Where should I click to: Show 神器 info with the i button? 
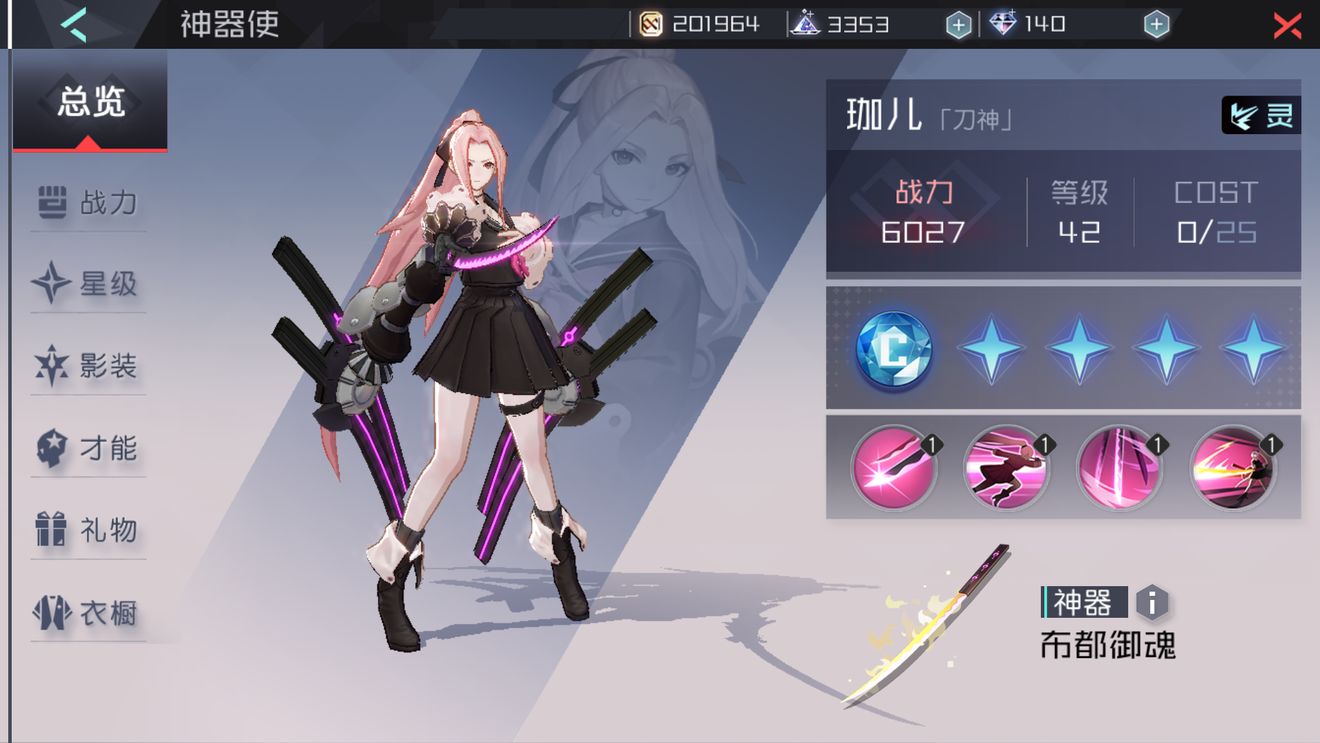(x=1152, y=603)
